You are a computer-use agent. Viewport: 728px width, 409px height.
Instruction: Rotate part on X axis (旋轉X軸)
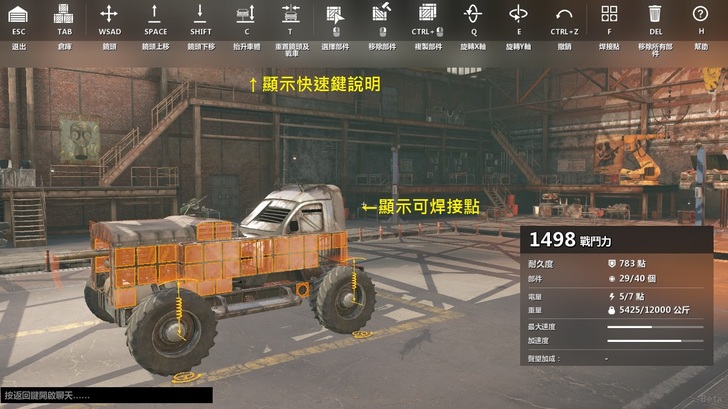click(x=473, y=14)
